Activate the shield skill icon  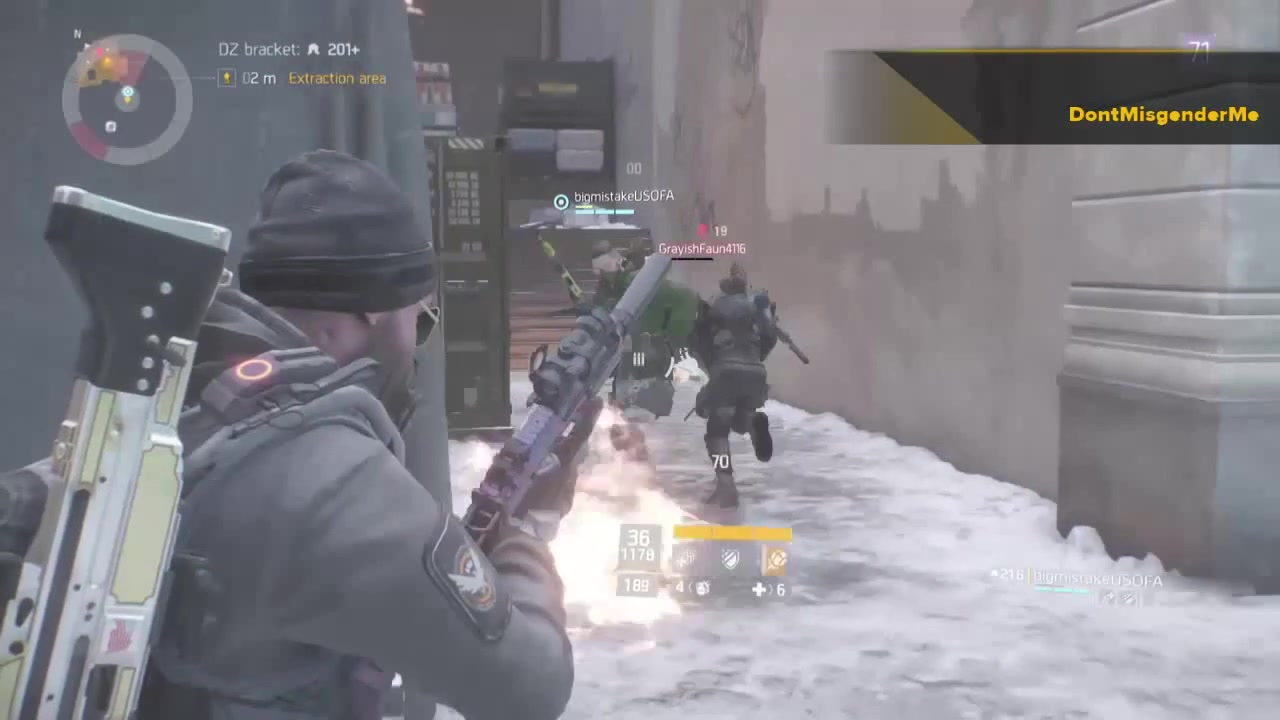tap(731, 559)
